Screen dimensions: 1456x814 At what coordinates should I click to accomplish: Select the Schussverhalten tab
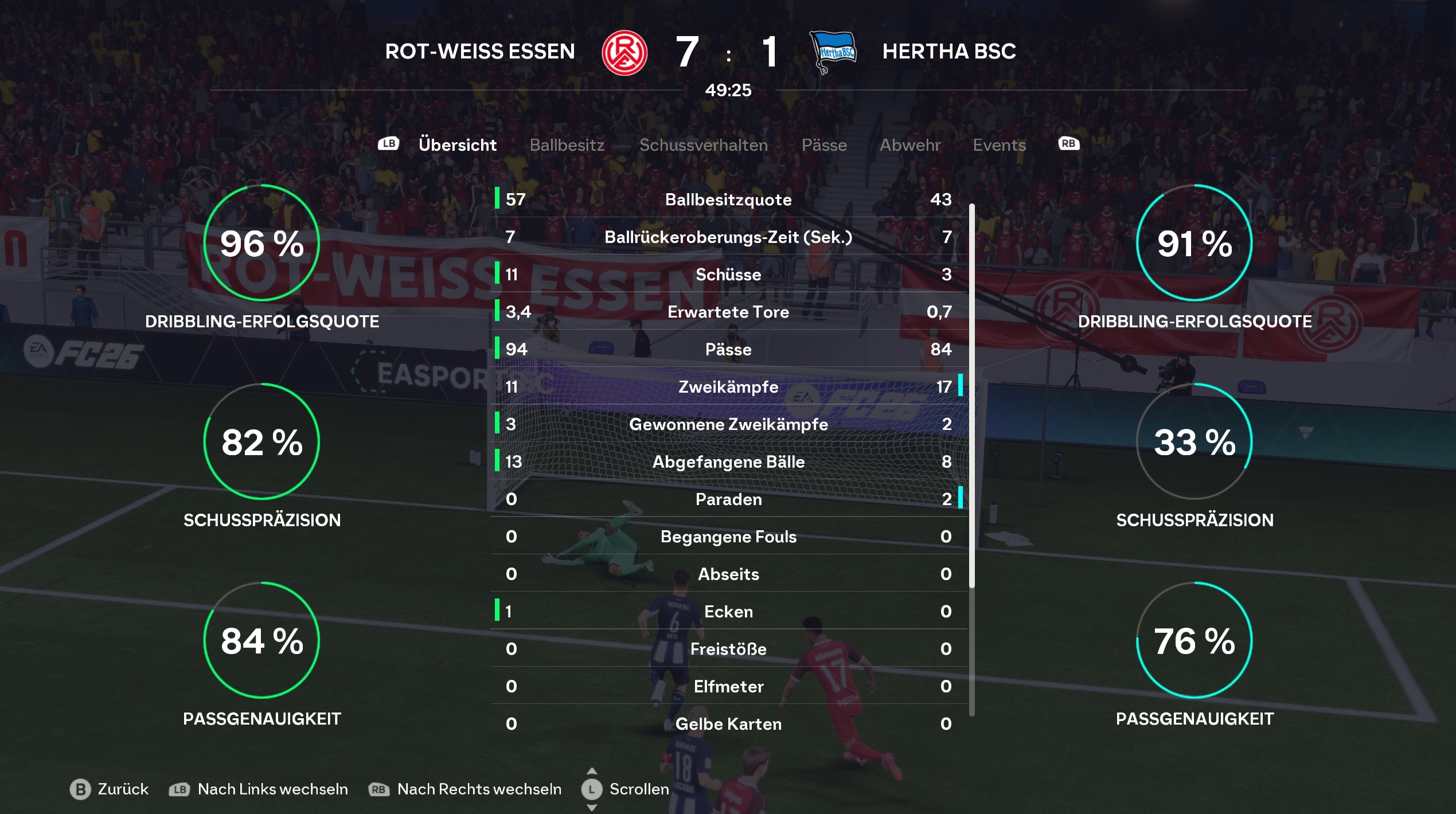(703, 145)
